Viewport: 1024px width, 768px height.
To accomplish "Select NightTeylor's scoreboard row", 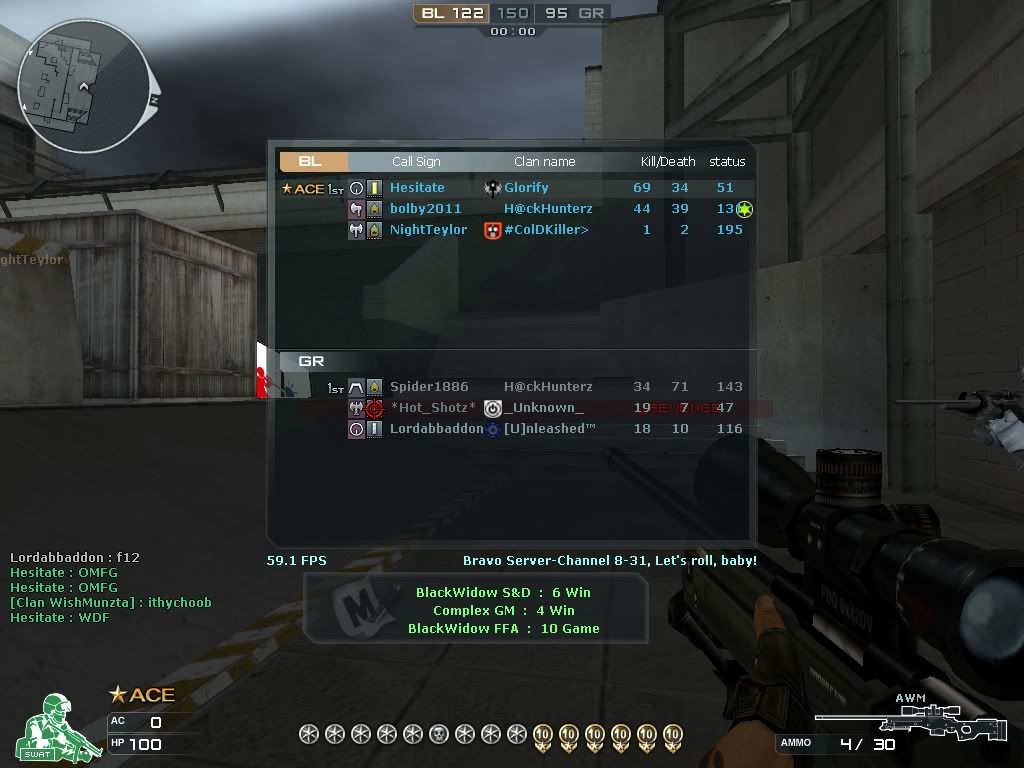I will (x=428, y=230).
